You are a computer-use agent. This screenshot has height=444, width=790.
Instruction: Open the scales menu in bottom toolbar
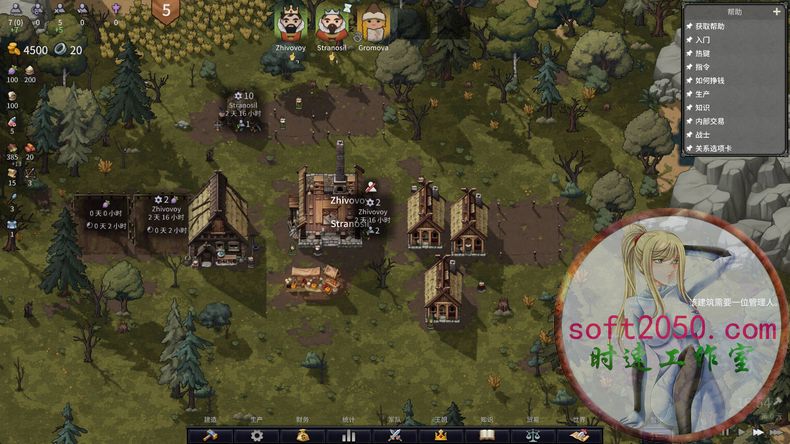click(533, 435)
